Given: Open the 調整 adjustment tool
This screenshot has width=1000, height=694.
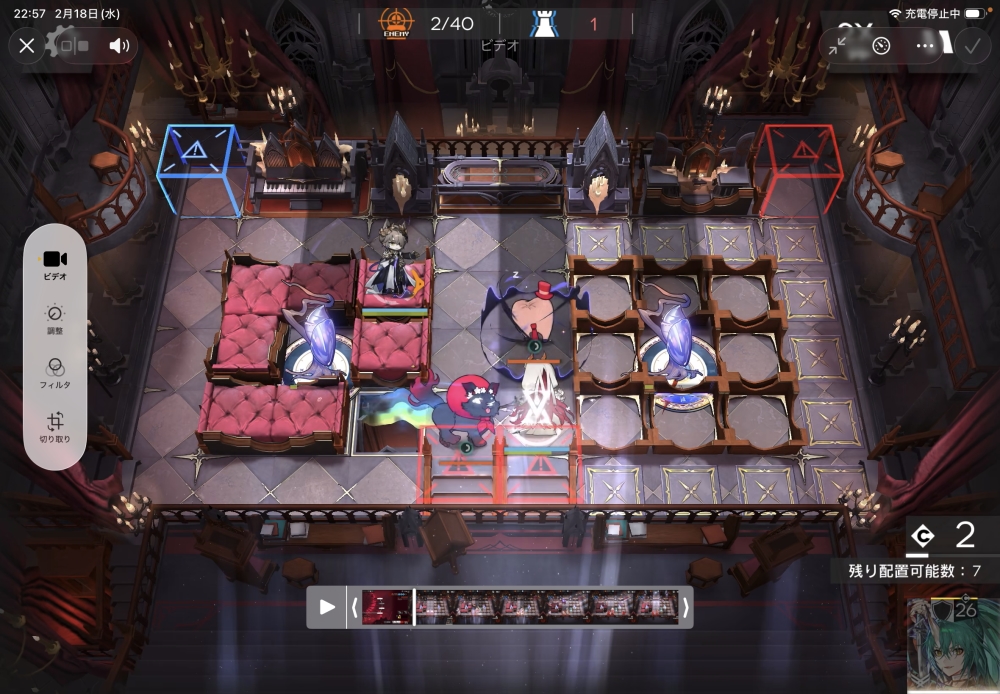Looking at the screenshot, I should [55, 319].
